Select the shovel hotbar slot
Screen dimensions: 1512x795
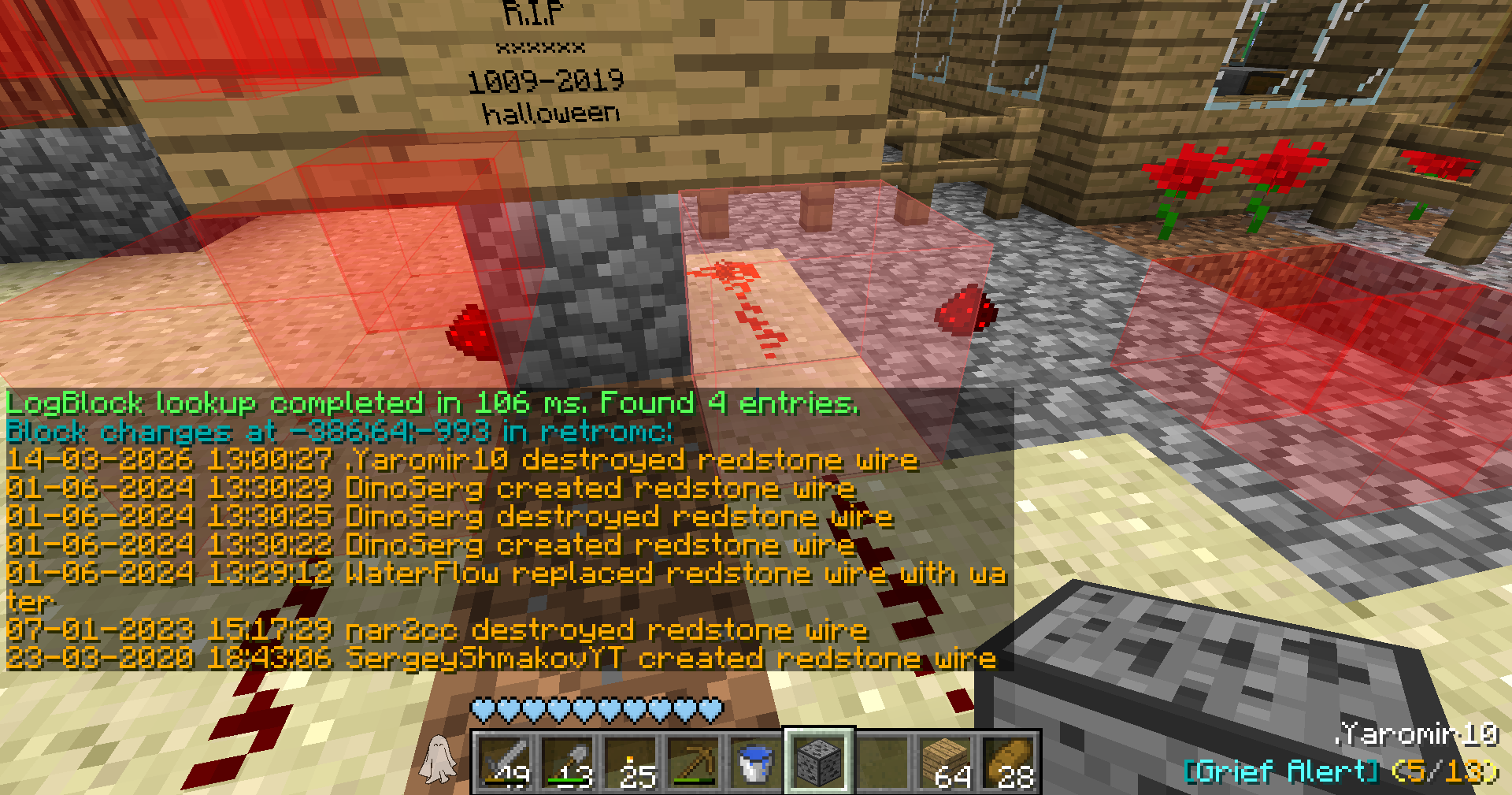567,762
